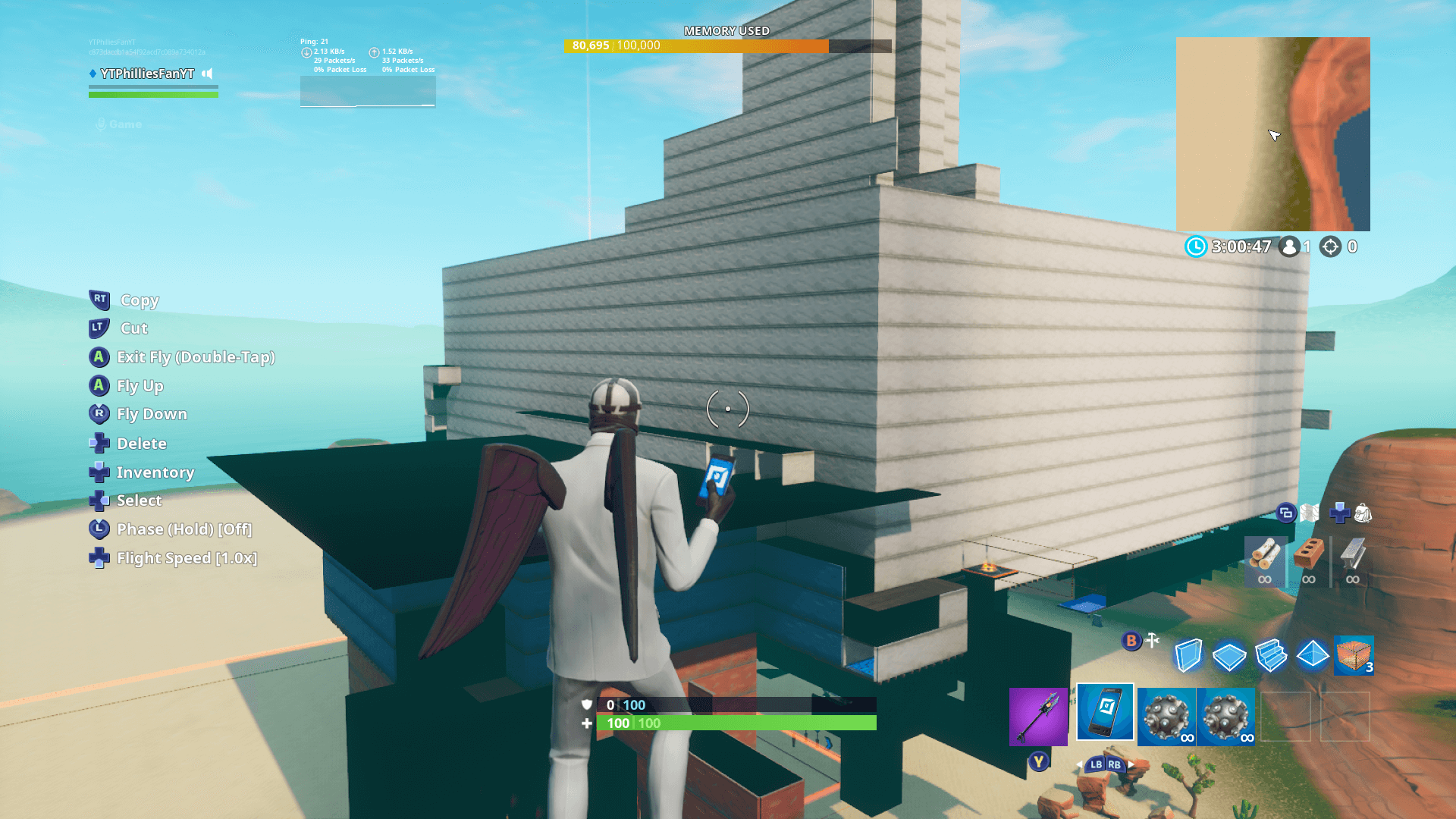The image size is (1456, 819).
Task: Select the stairs build piece icon
Action: [x=1272, y=656]
